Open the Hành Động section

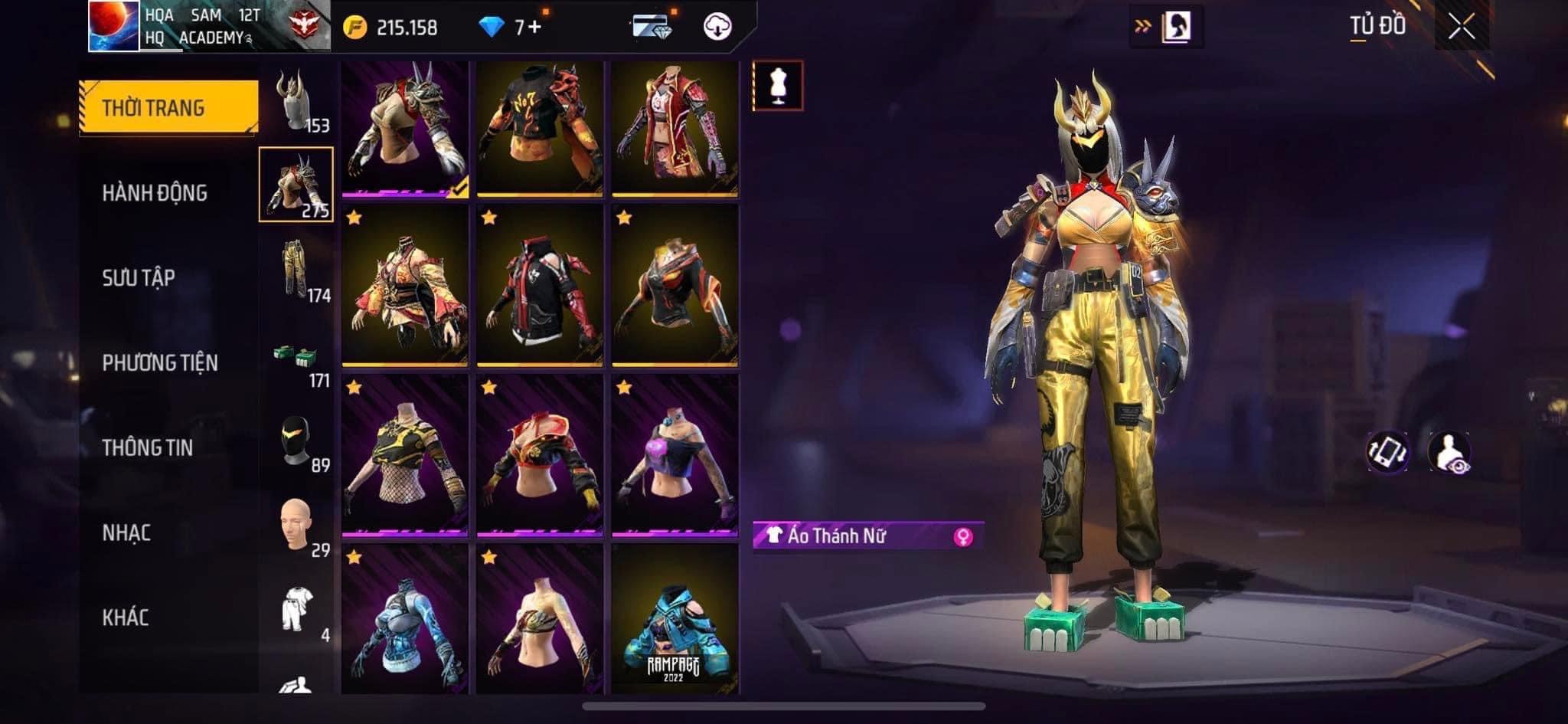pyautogui.click(x=155, y=193)
